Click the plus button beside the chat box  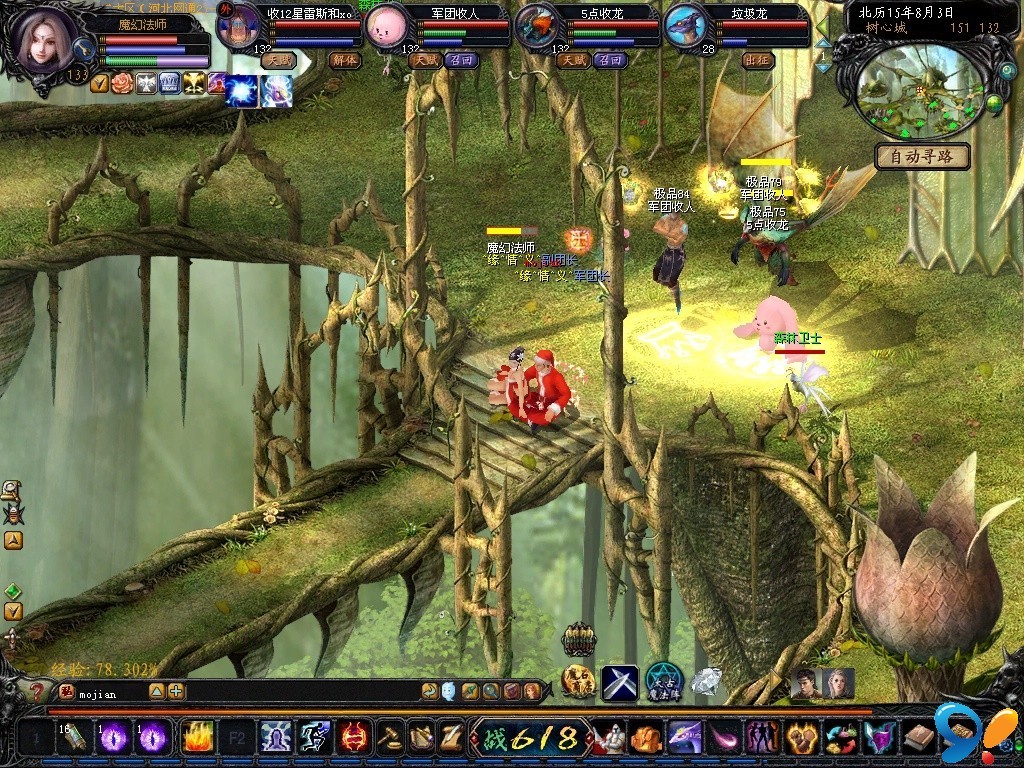(176, 691)
